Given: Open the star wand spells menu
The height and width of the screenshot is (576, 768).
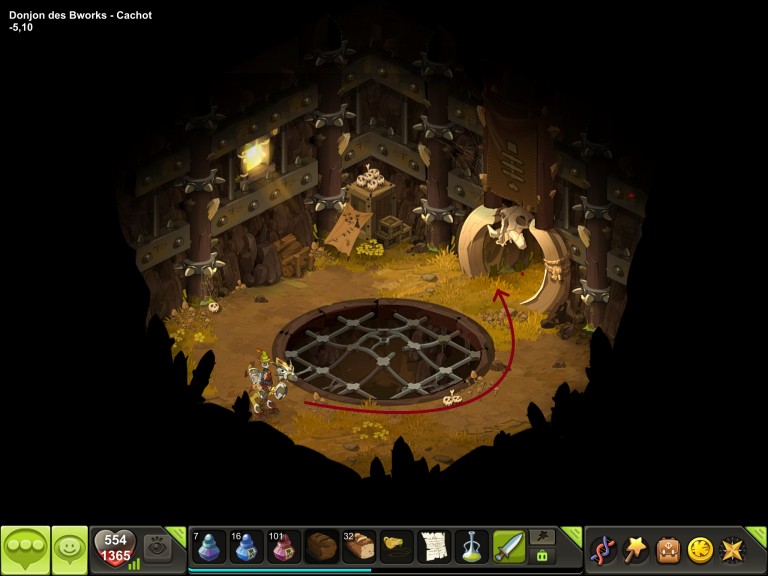Looking at the screenshot, I should coord(636,549).
